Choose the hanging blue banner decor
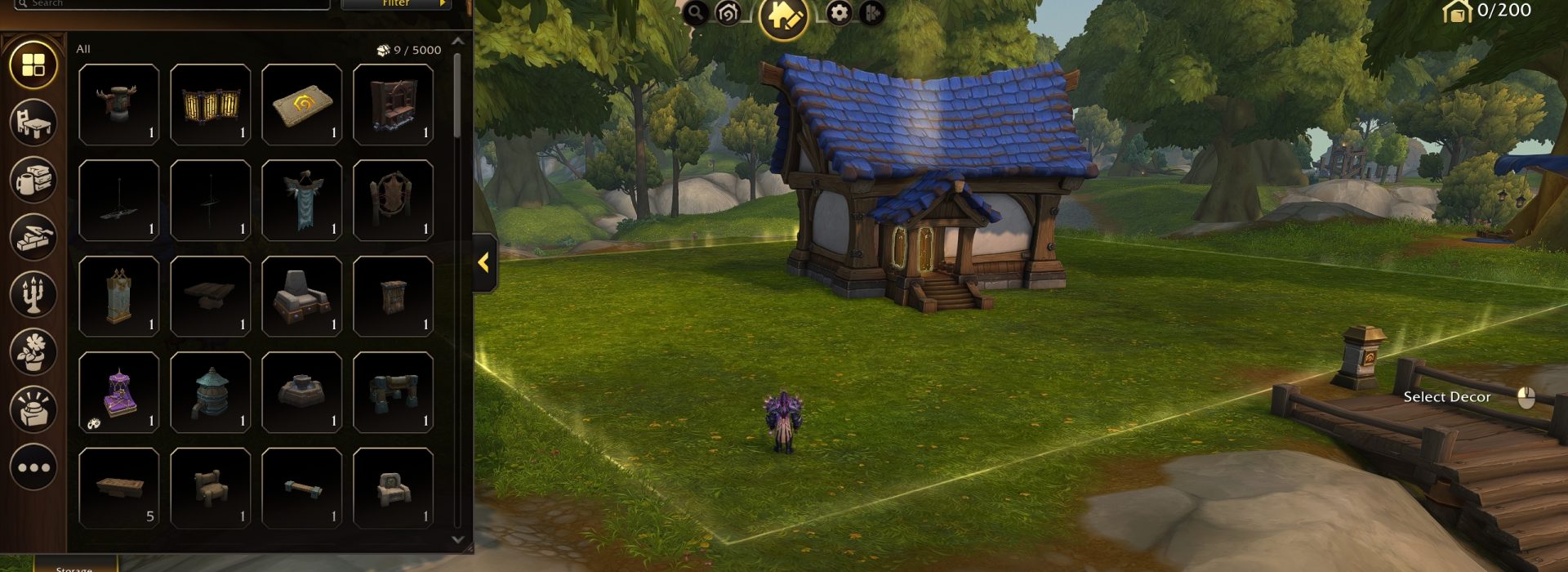This screenshot has height=572, width=1568. coord(301,200)
